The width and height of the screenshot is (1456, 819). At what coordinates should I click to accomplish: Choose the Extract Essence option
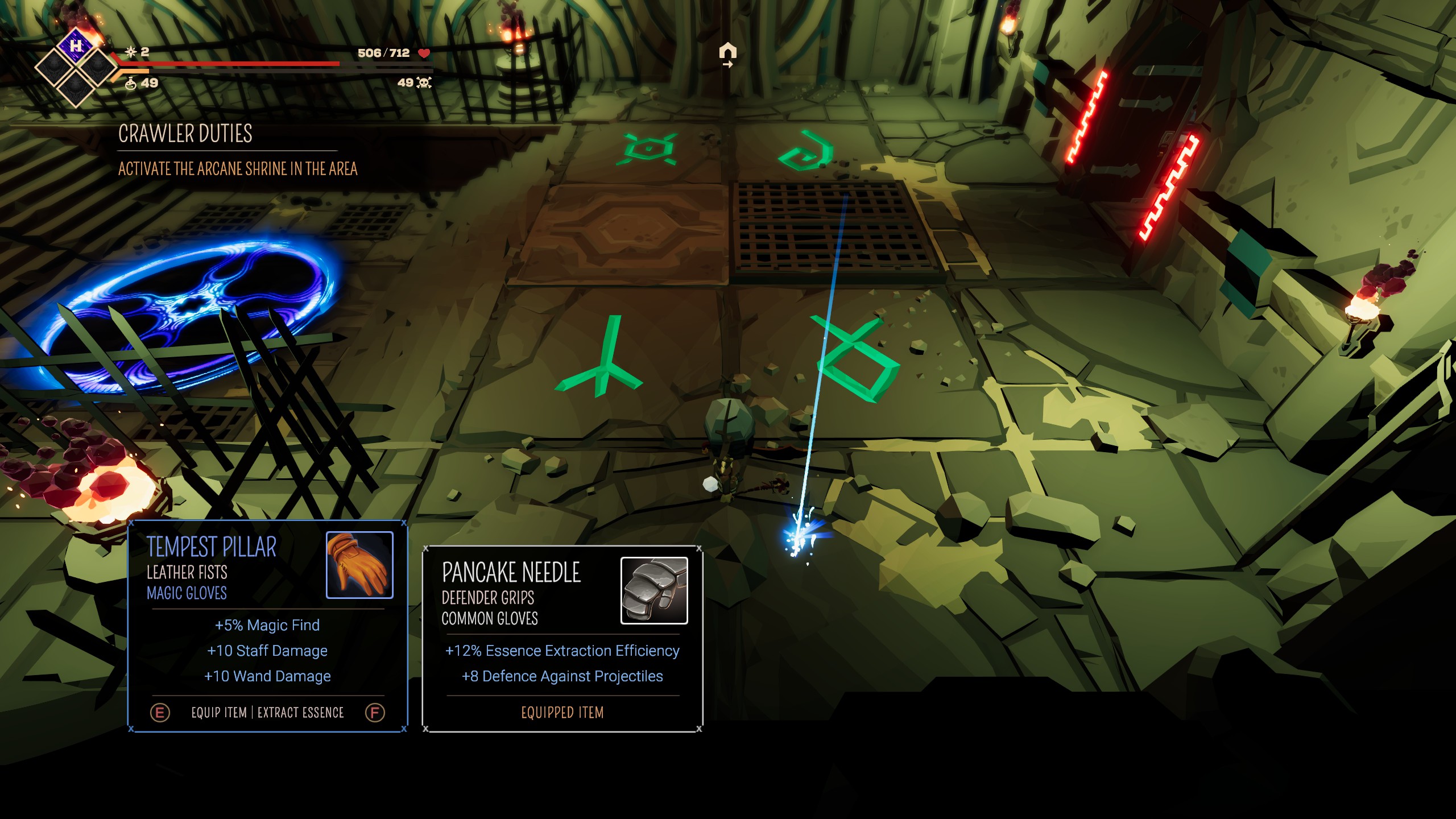301,713
